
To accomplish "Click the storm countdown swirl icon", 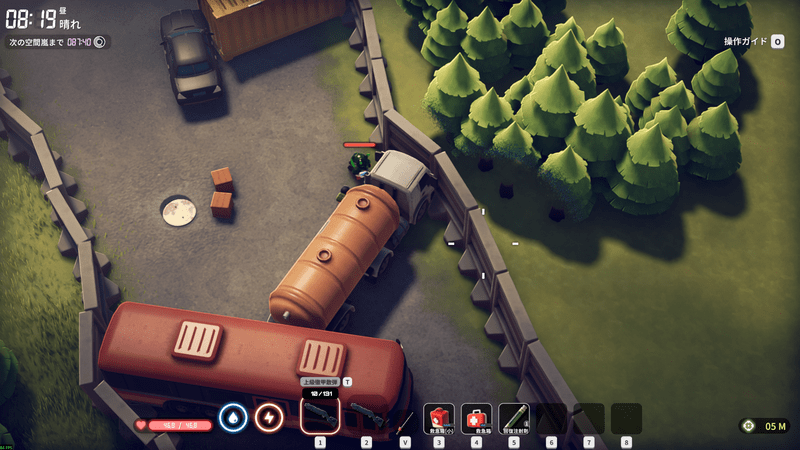I will pyautogui.click(x=100, y=42).
